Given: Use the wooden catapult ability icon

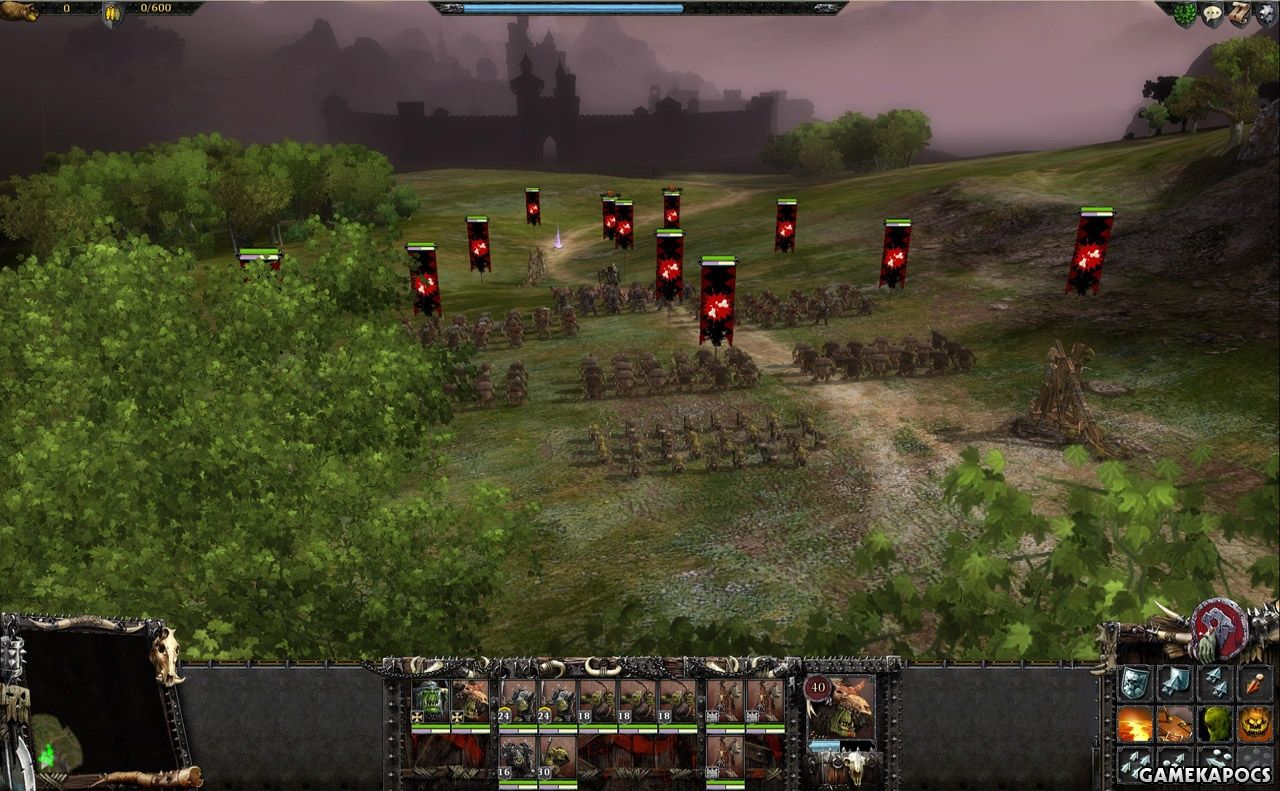Looking at the screenshot, I should pyautogui.click(x=1175, y=723).
